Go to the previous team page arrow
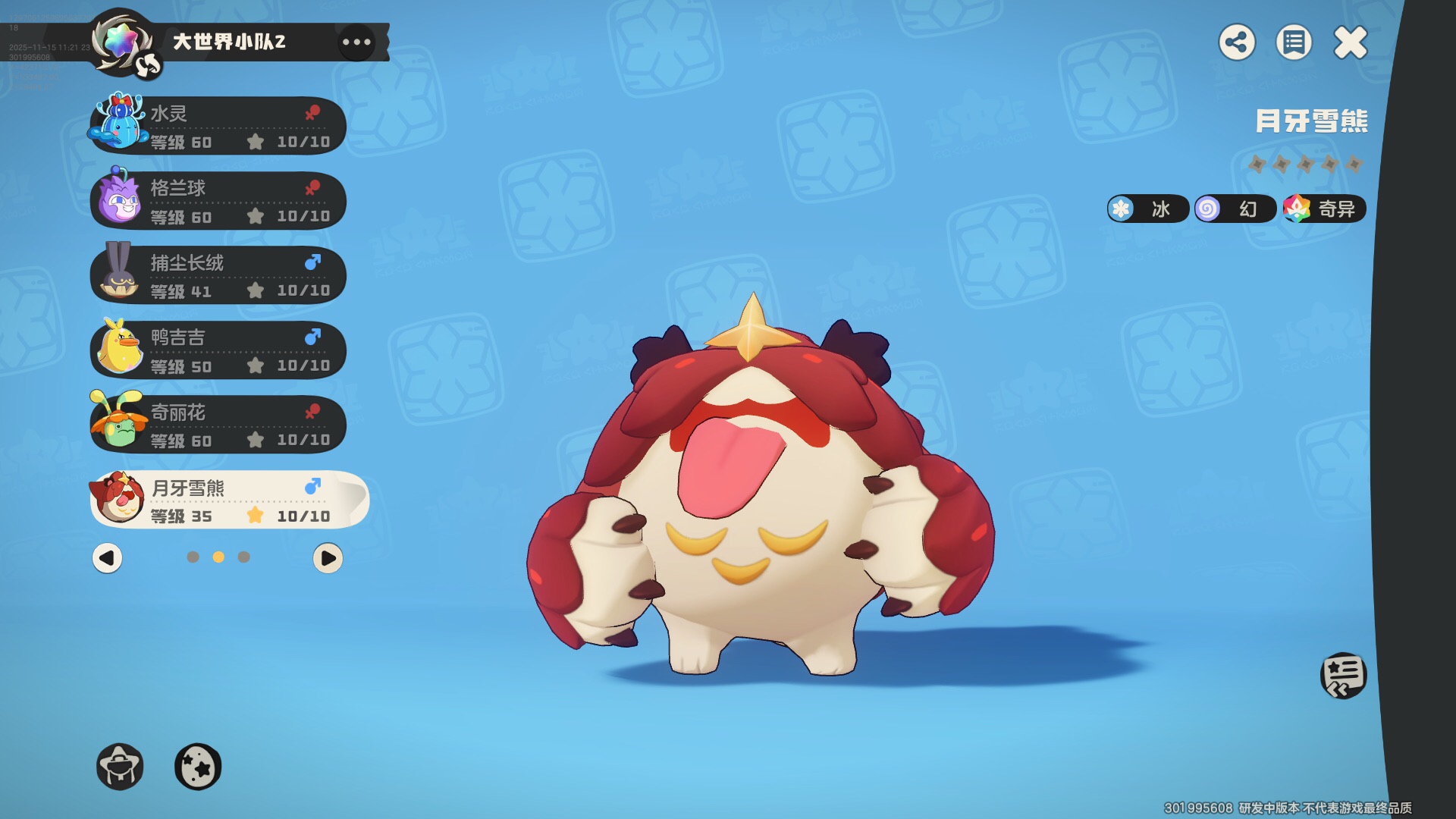The height and width of the screenshot is (819, 1456). (107, 558)
